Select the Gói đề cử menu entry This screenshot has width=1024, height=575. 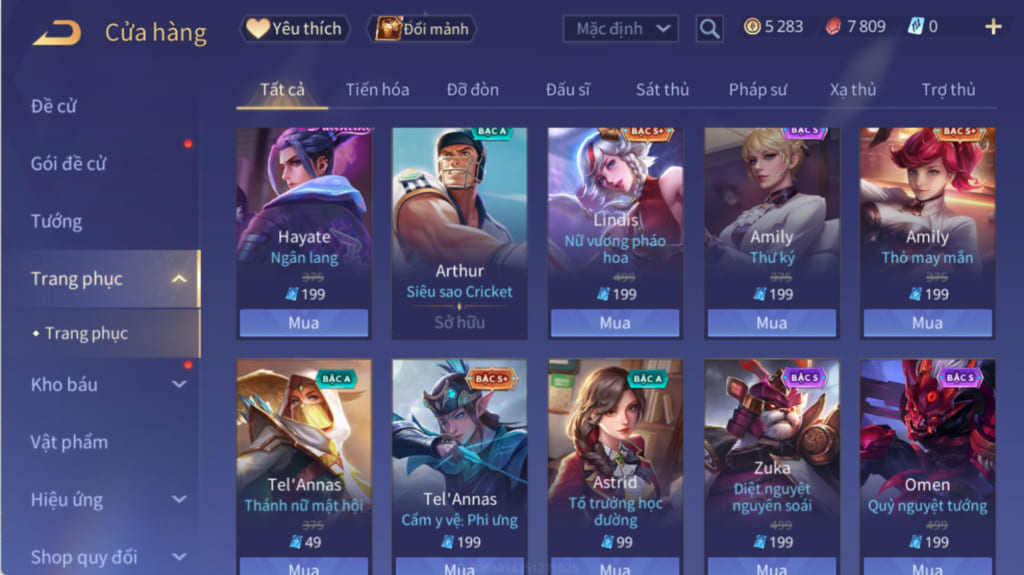(x=69, y=164)
